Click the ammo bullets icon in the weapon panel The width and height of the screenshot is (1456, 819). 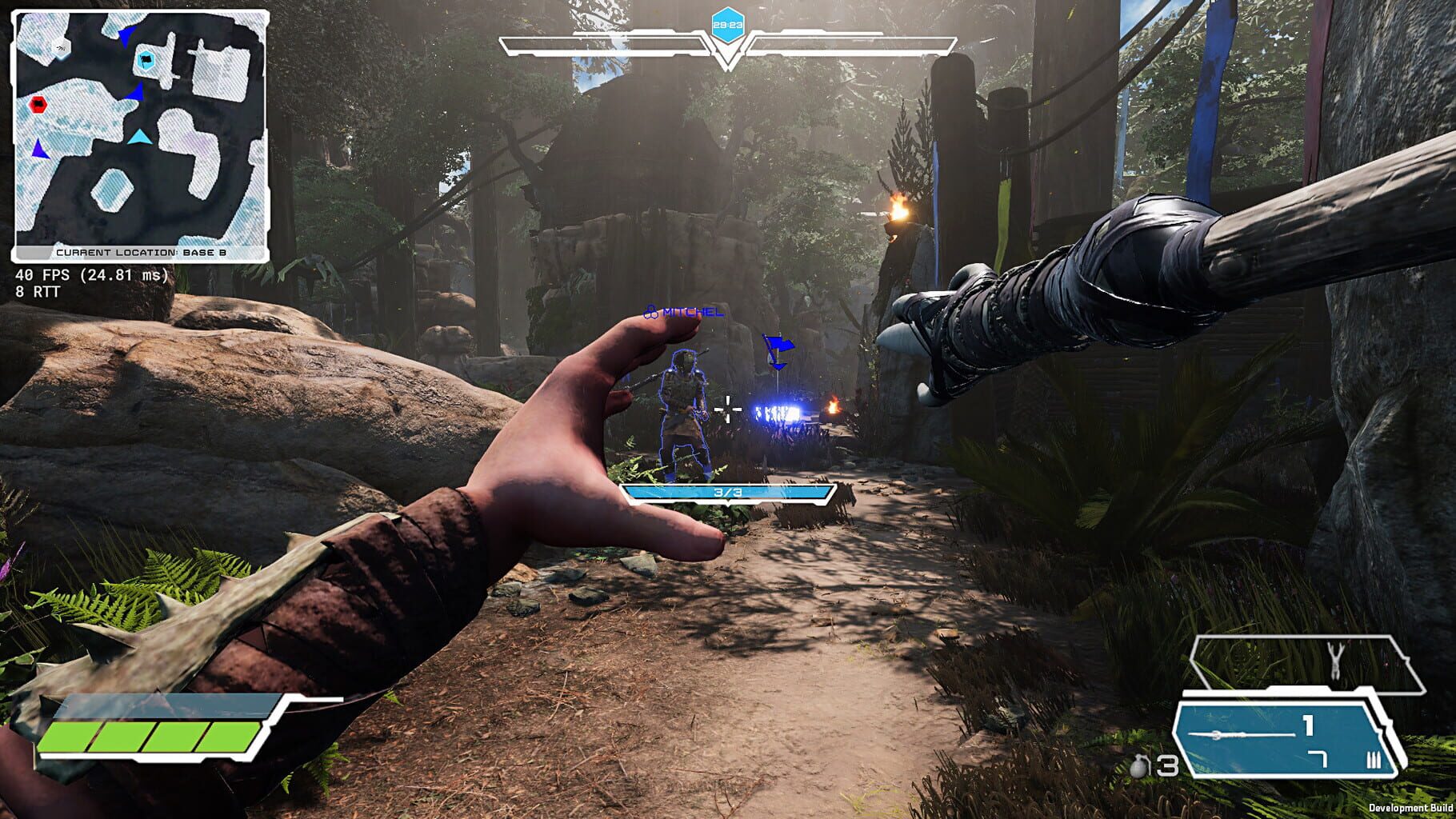point(1374,761)
